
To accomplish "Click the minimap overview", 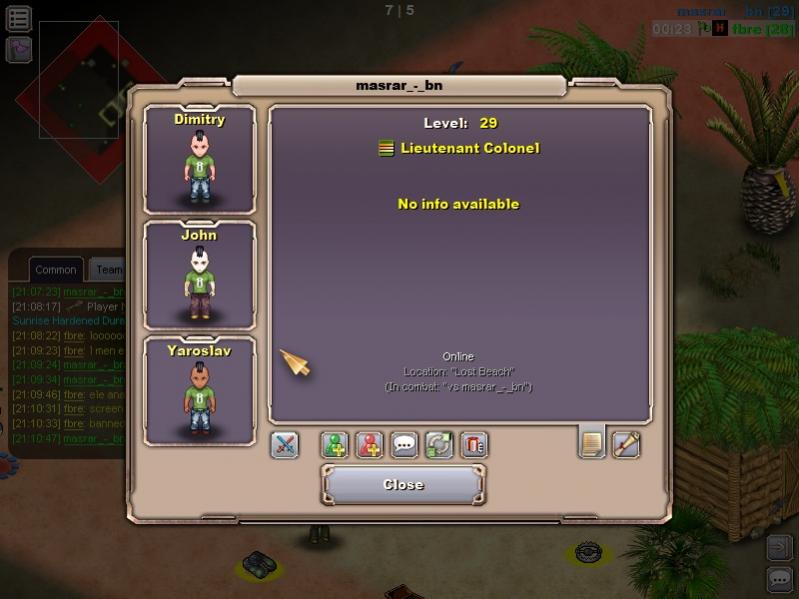I will pos(79,80).
